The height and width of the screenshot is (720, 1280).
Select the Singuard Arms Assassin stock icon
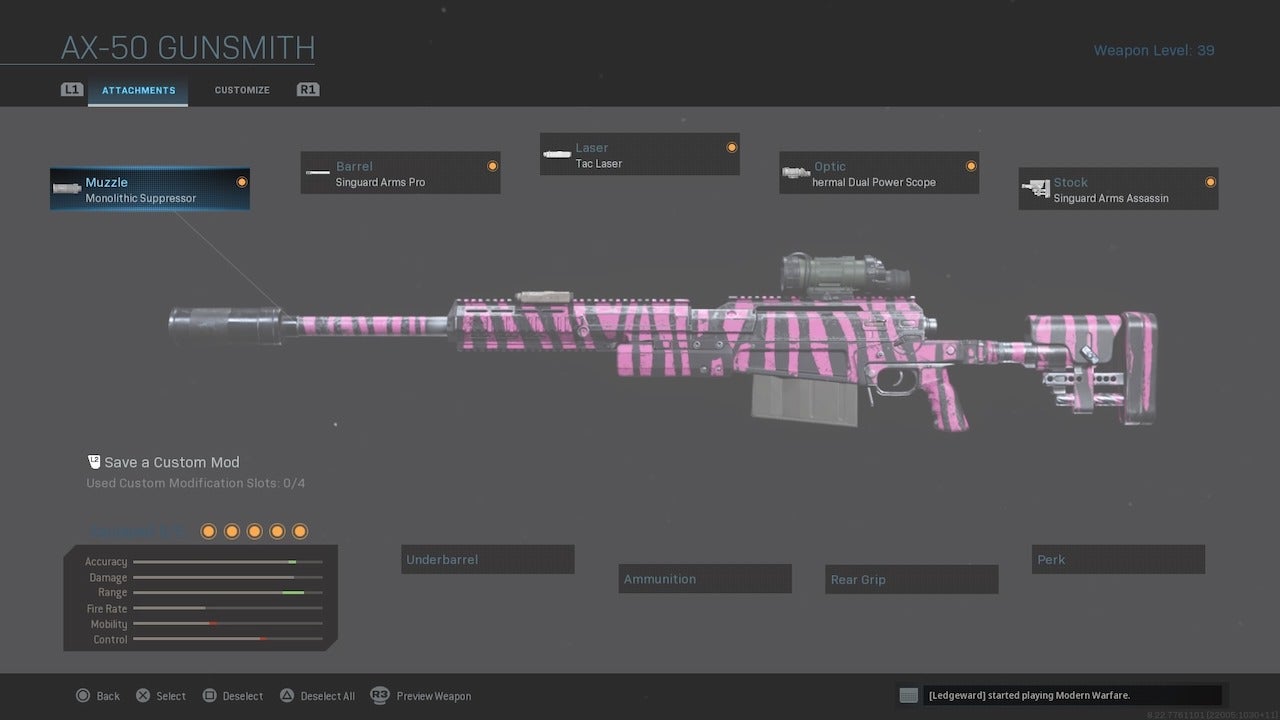coord(1035,188)
